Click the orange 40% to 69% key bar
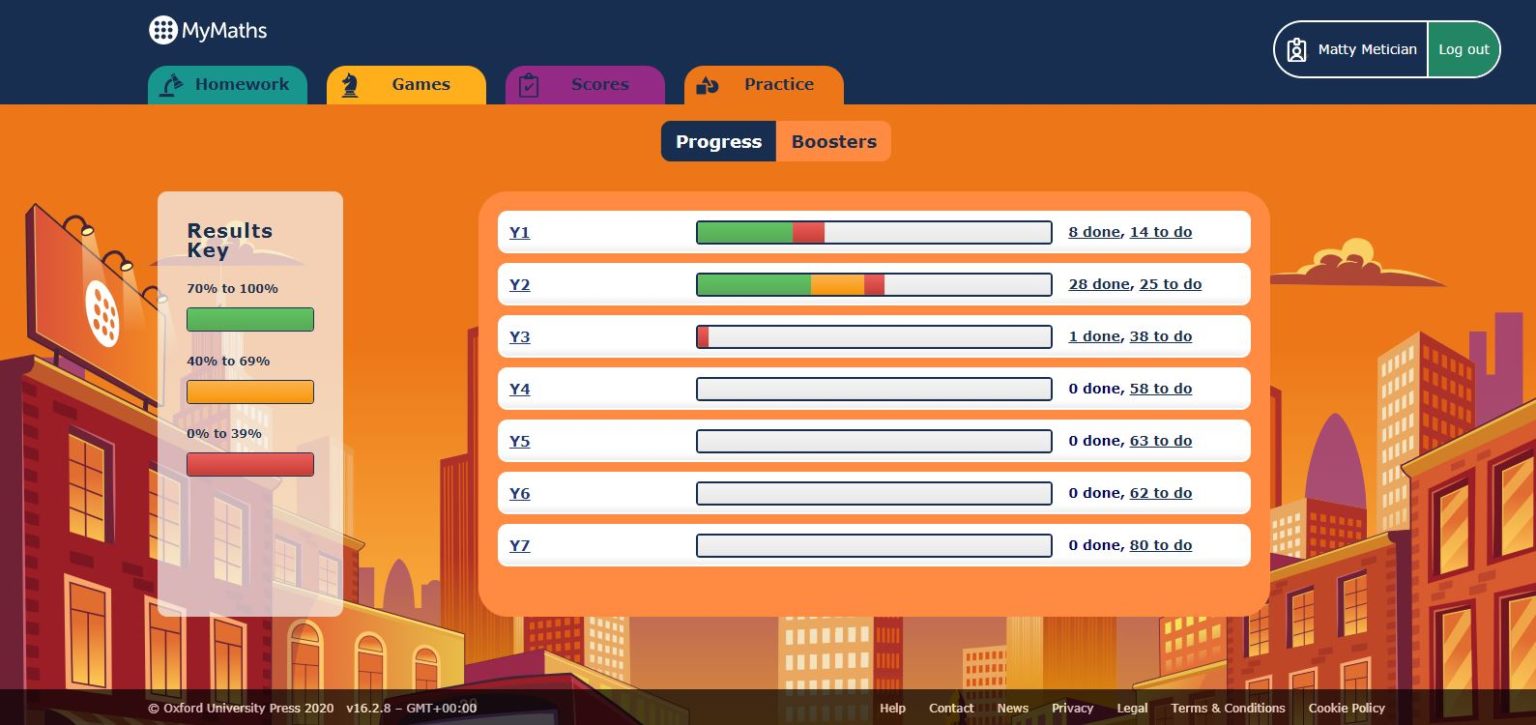The width and height of the screenshot is (1536, 725). [x=250, y=391]
